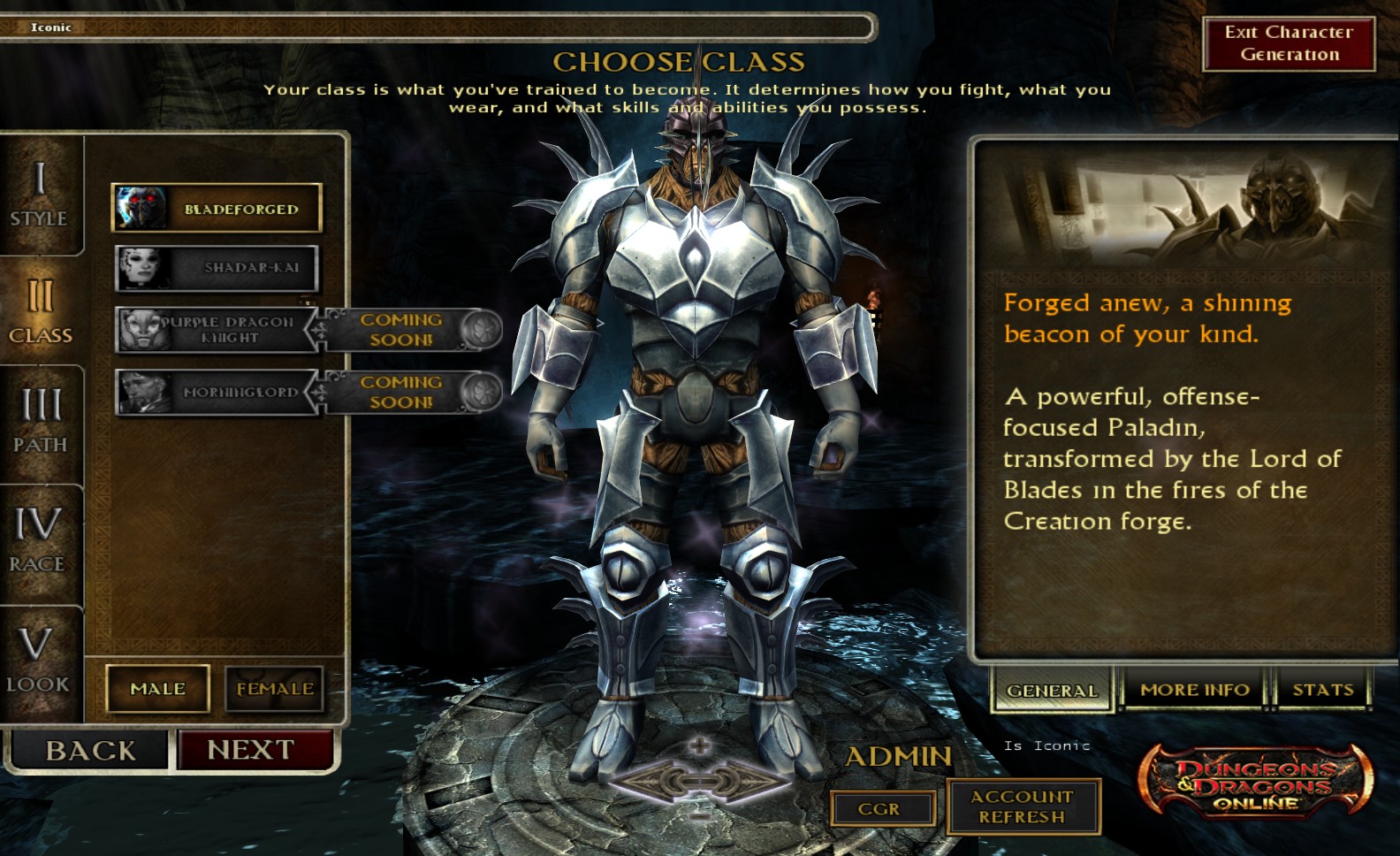The image size is (1400, 856).
Task: Show the General description tab
Action: 1052,690
